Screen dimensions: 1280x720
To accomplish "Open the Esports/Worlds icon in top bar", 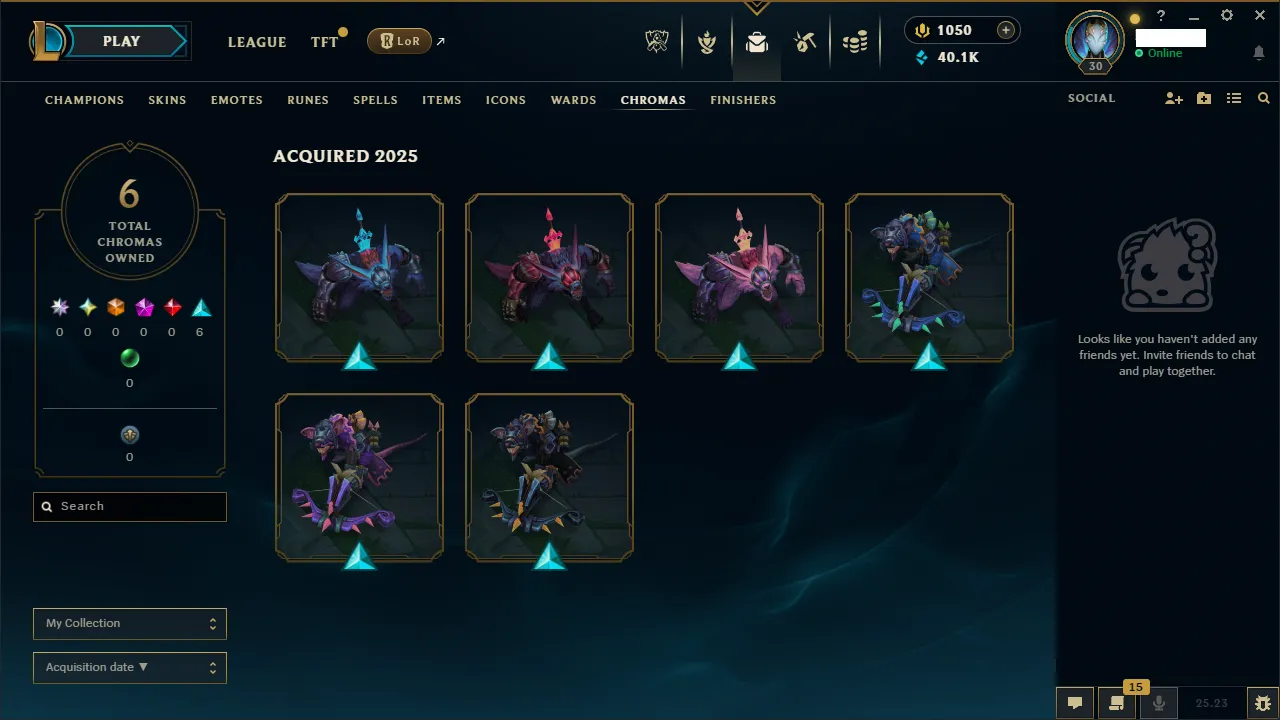I will pos(657,40).
